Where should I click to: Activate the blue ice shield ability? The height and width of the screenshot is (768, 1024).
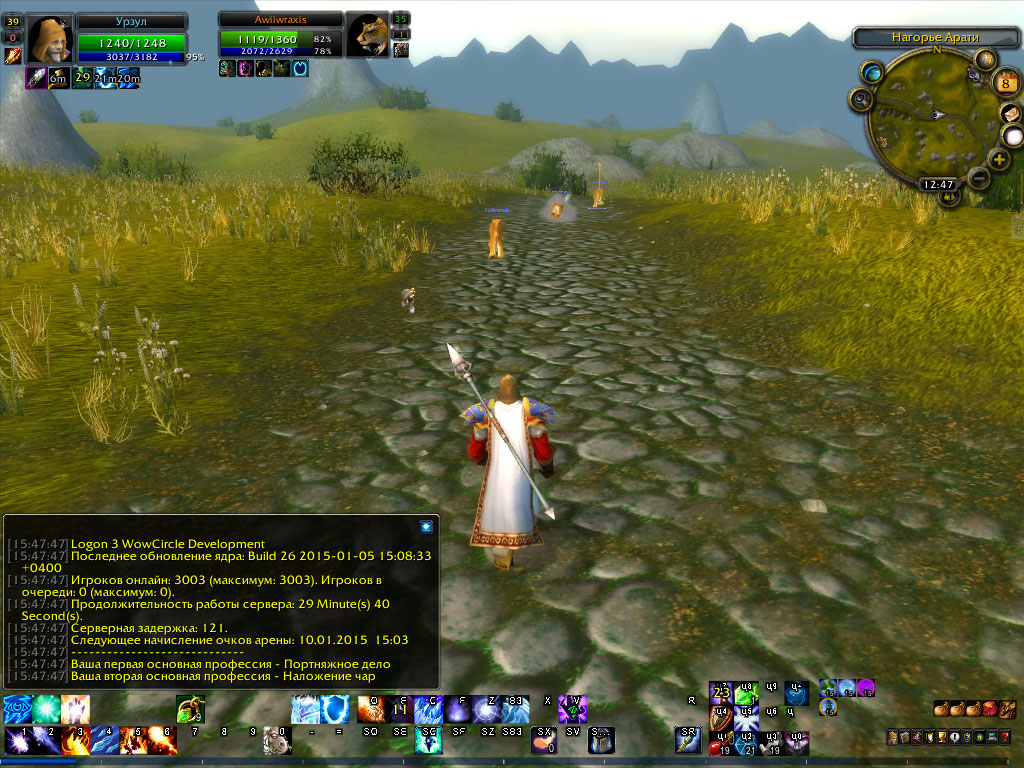[x=335, y=709]
